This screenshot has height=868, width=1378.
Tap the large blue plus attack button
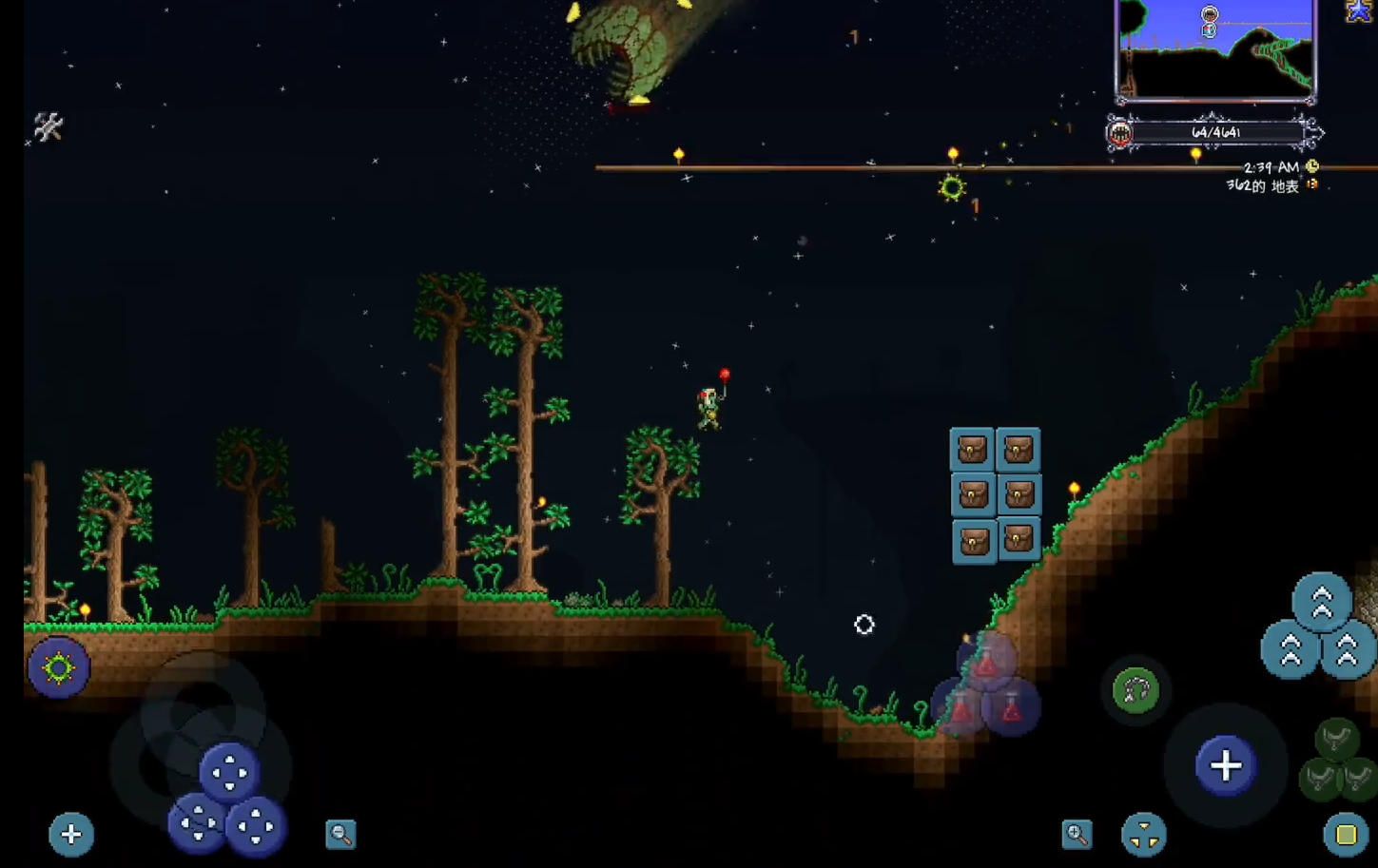pos(1226,765)
